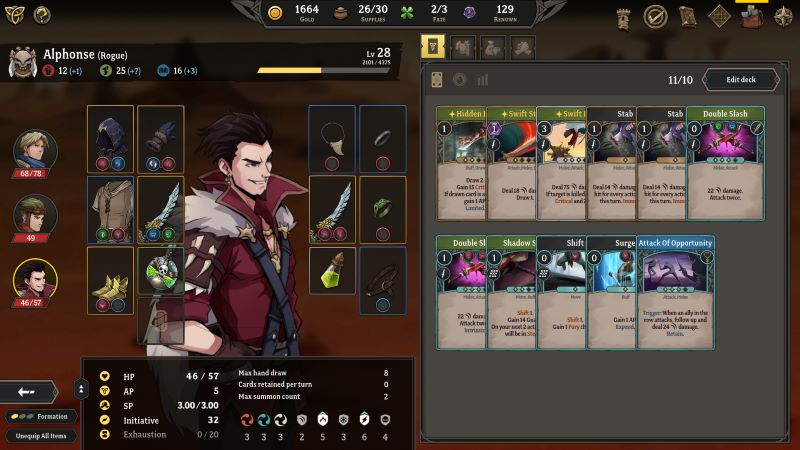Click the Formation button
Image resolution: width=800 pixels, height=450 pixels.
[41, 416]
